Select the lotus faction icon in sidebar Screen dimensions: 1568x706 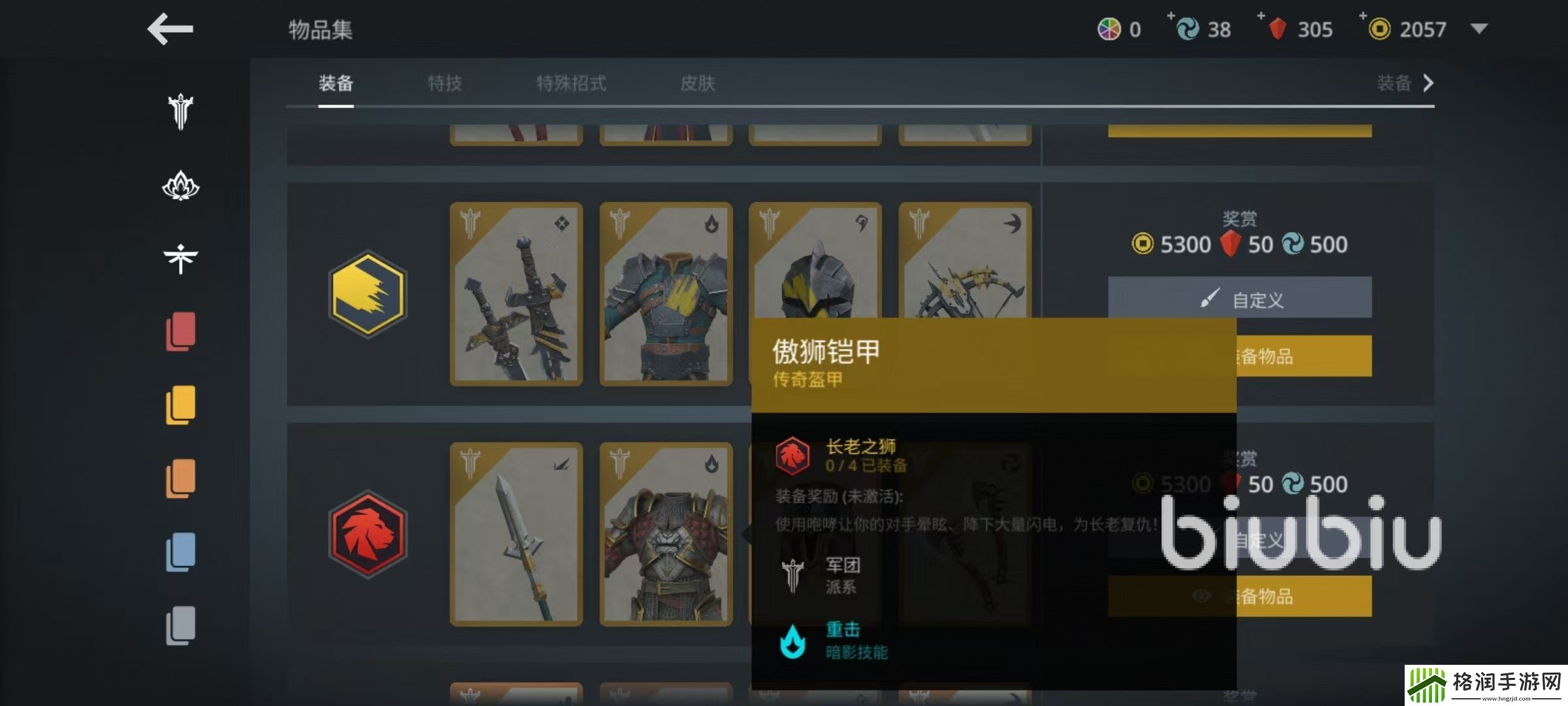[179, 186]
